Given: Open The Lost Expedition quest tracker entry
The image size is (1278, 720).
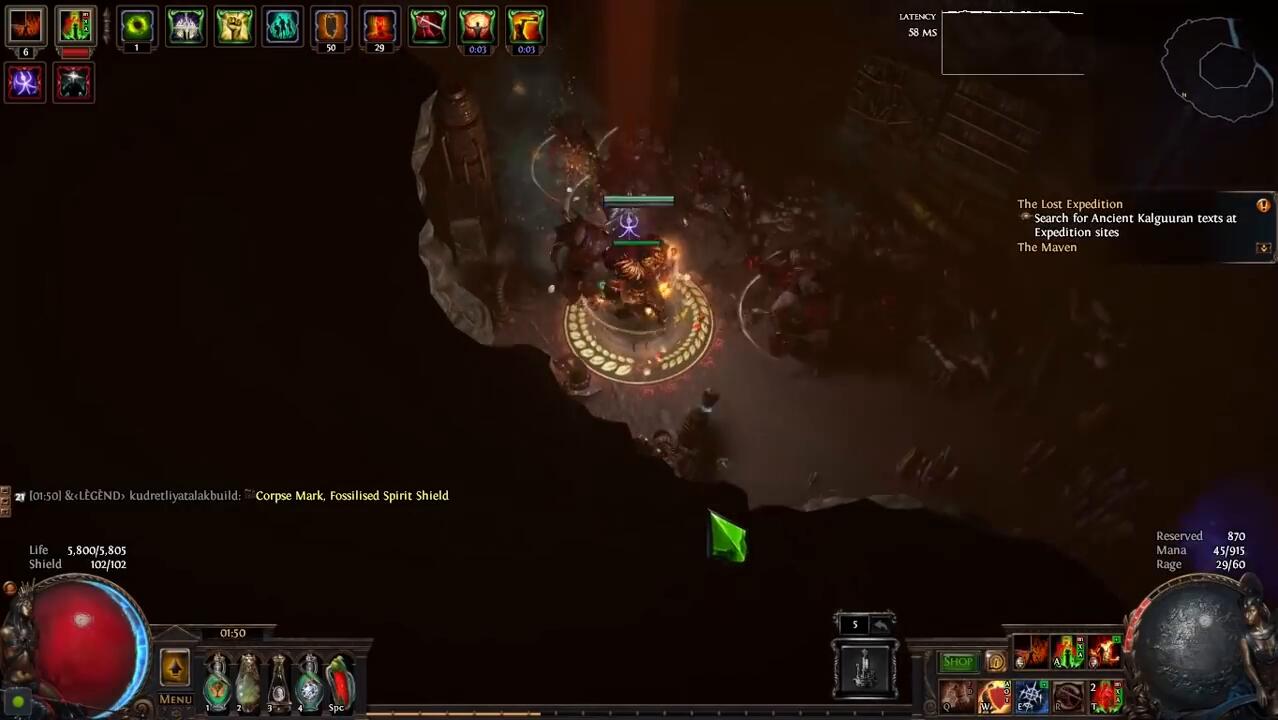Looking at the screenshot, I should pyautogui.click(x=1070, y=204).
